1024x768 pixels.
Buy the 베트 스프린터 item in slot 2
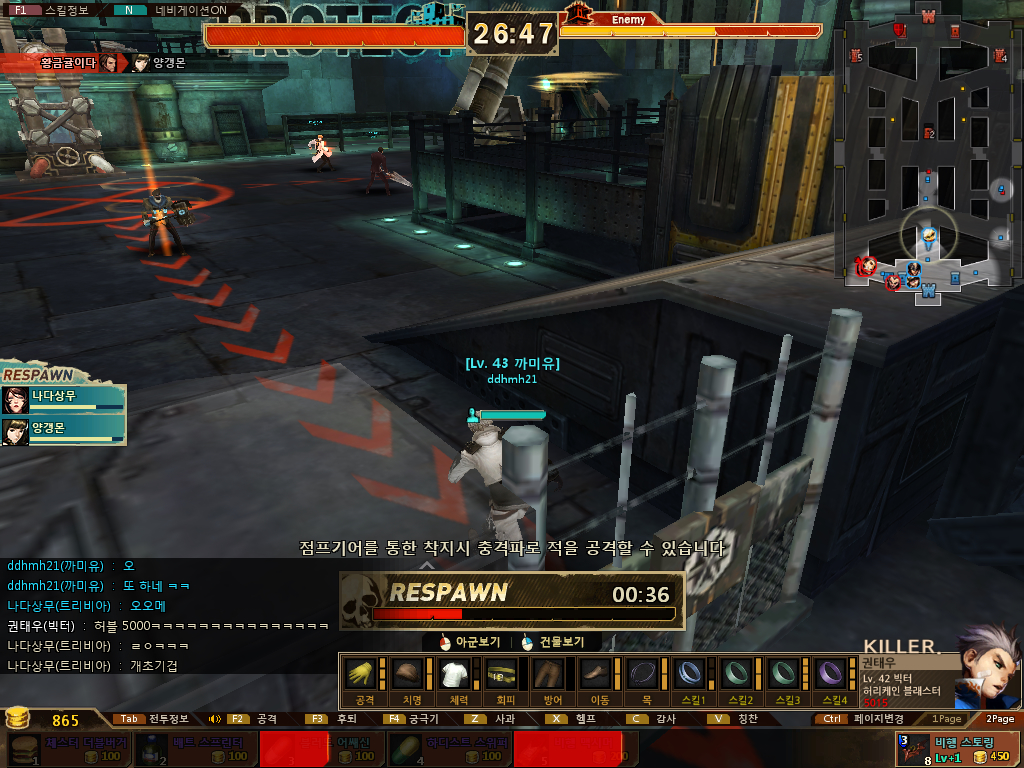point(194,749)
